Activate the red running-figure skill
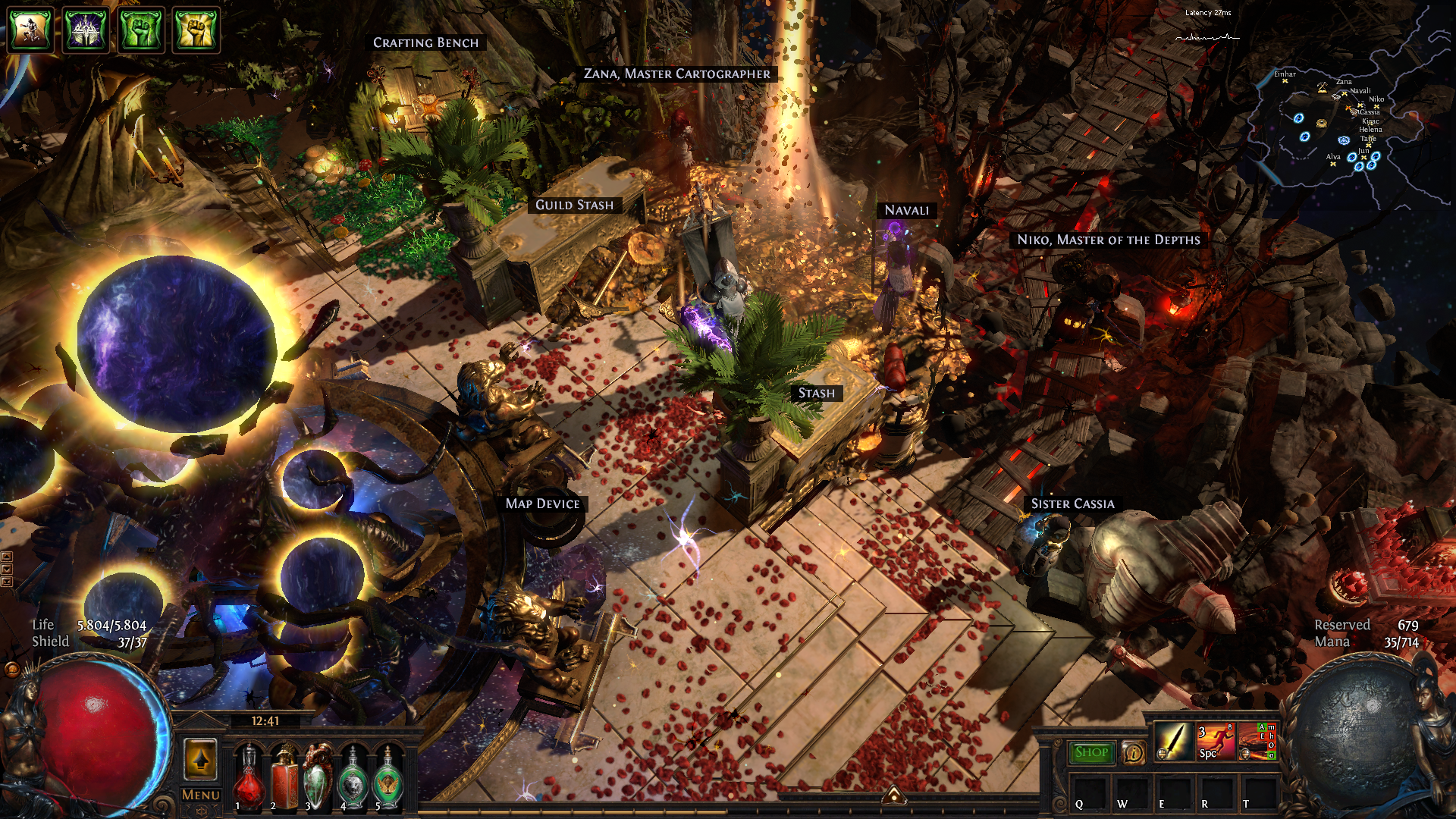Screen dimensions: 1456x819 click(x=1215, y=741)
